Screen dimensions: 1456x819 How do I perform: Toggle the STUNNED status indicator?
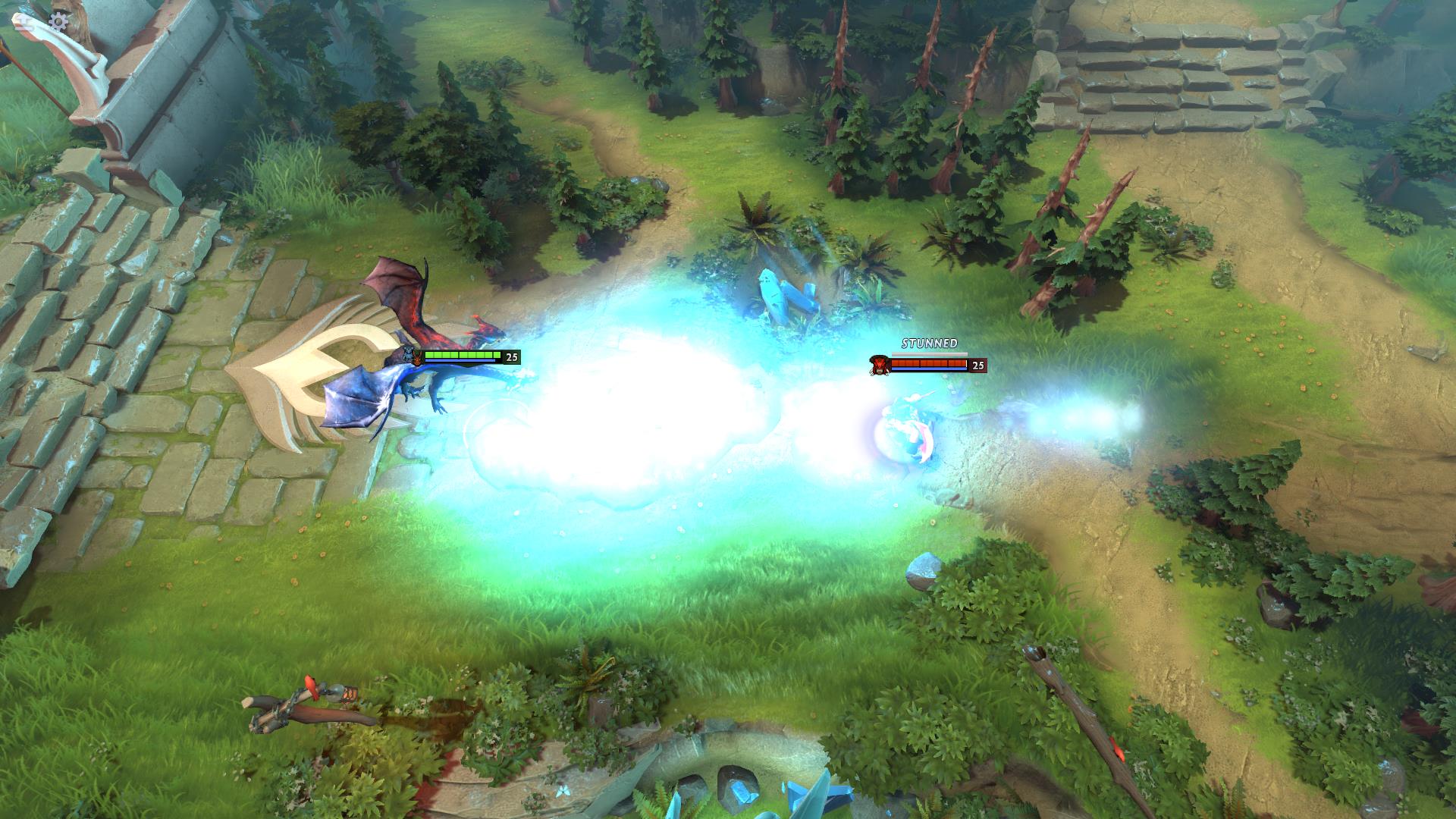pyautogui.click(x=929, y=345)
